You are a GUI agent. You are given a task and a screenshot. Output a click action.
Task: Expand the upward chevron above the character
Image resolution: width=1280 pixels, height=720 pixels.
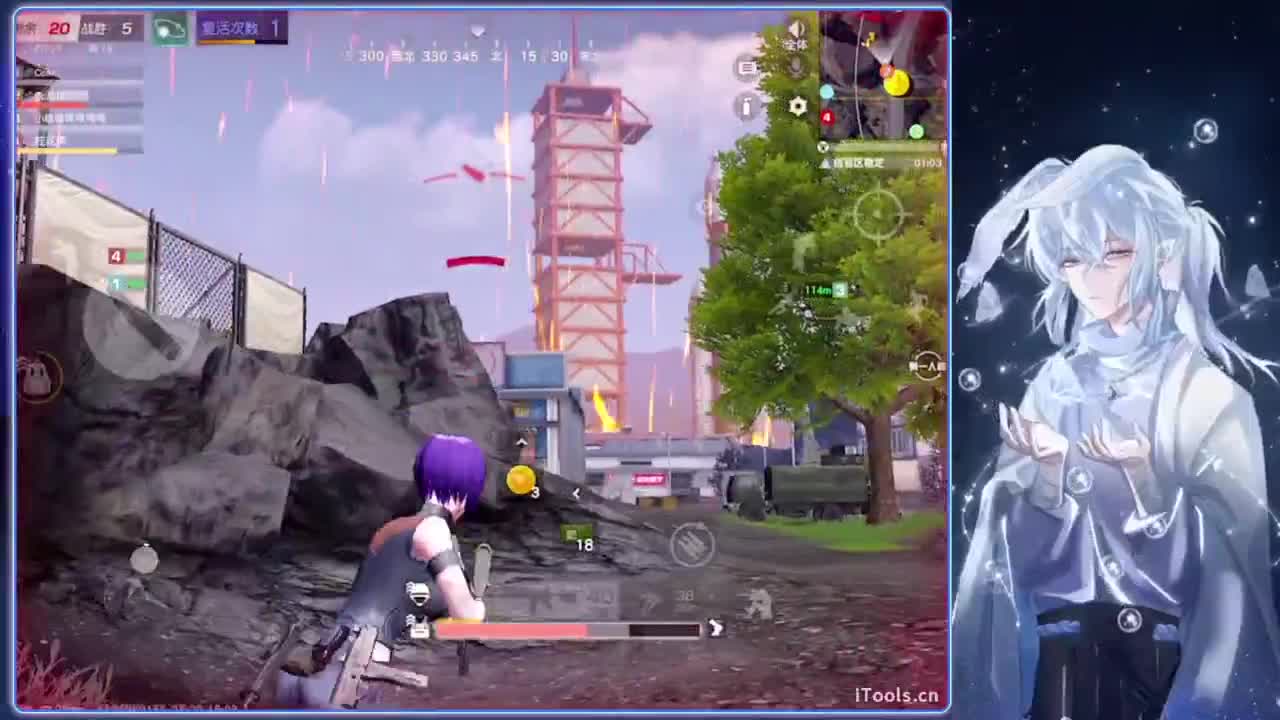[x=522, y=441]
